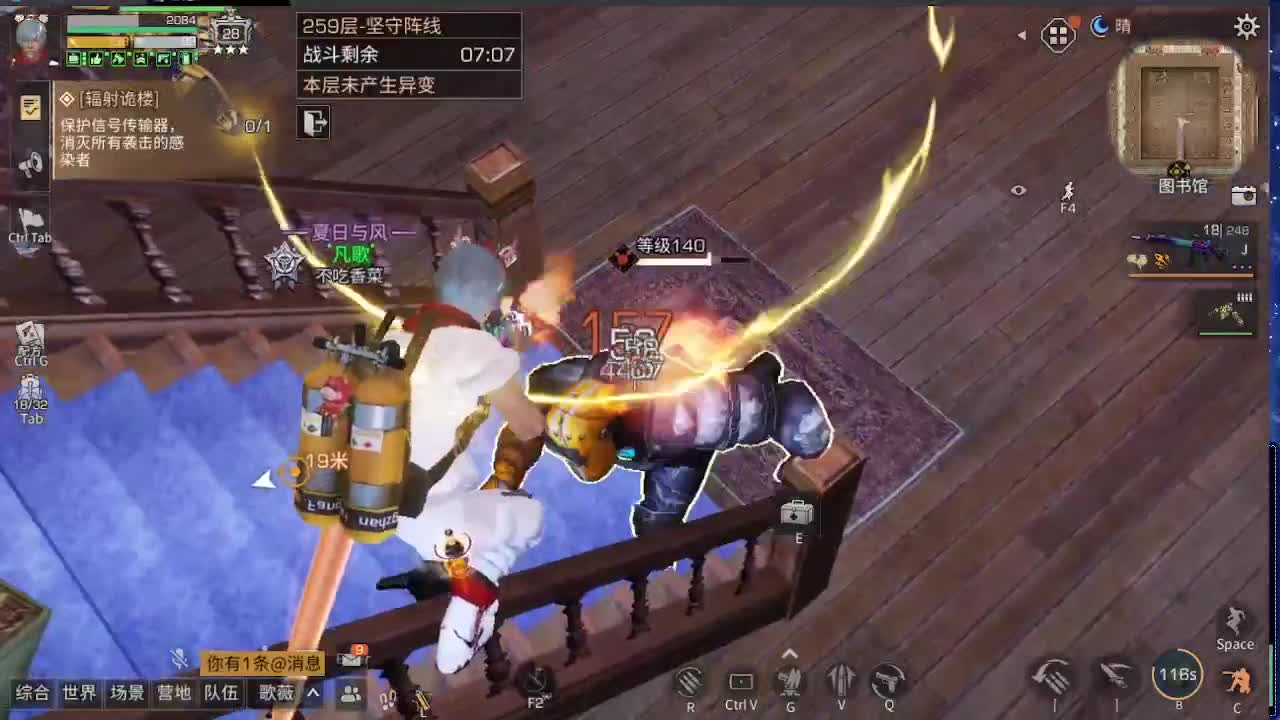This screenshot has height=720, width=1280.
Task: Collapse the chat panel with the chevron
Action: 312,694
